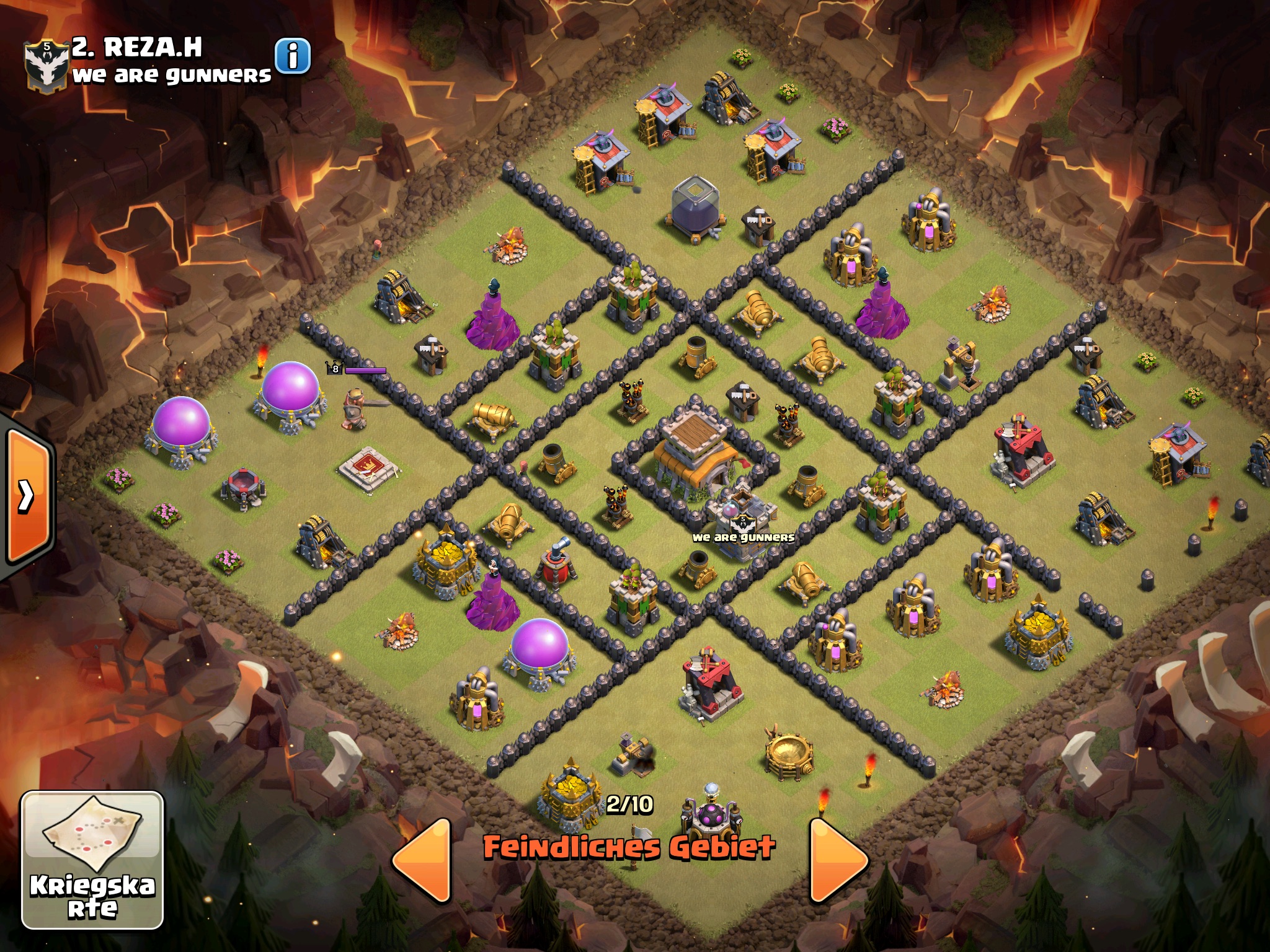This screenshot has height=952, width=1270.
Task: Open the Kriegskarte war map
Action: pyautogui.click(x=92, y=859)
